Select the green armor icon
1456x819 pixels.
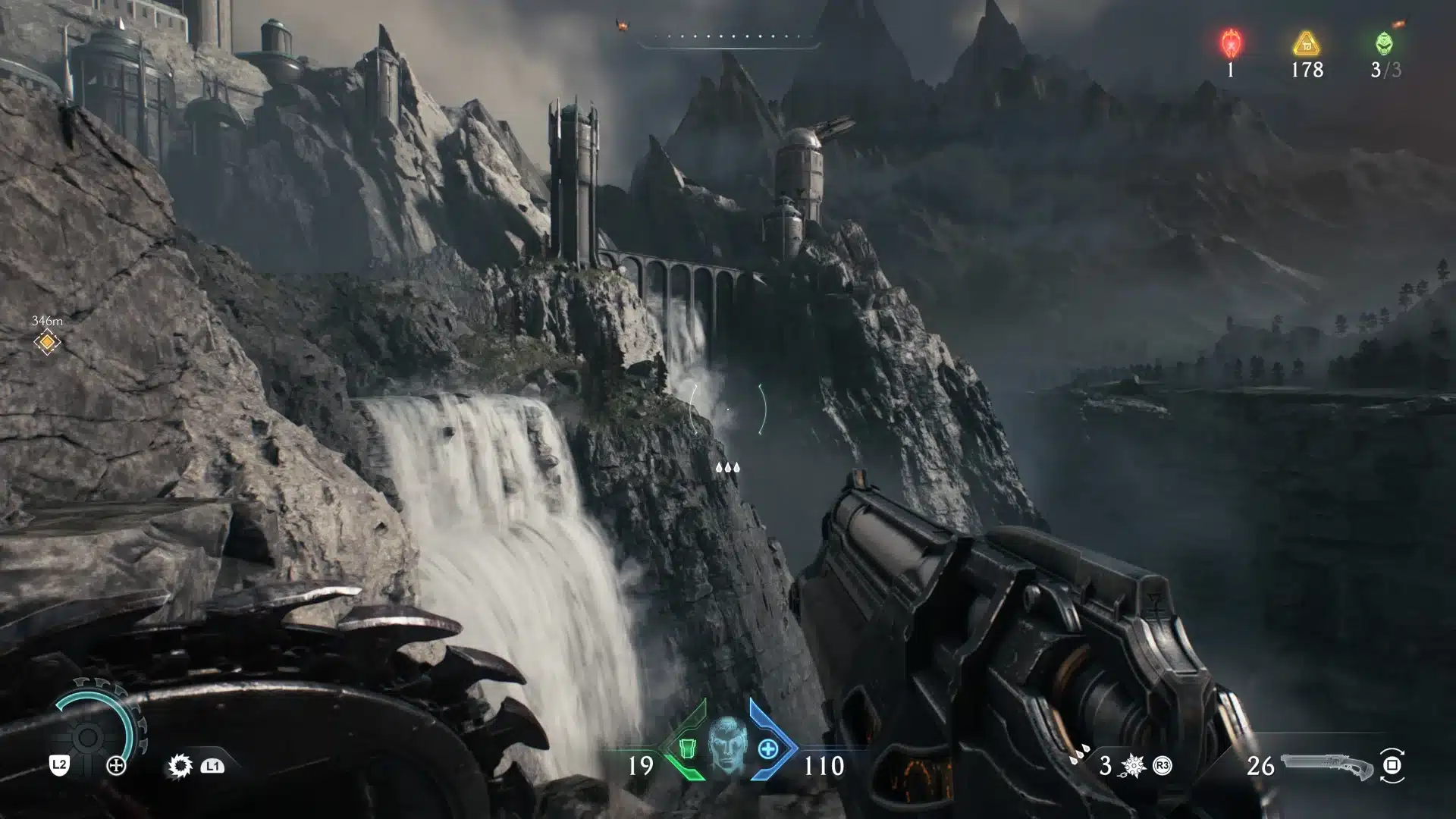pyautogui.click(x=687, y=749)
